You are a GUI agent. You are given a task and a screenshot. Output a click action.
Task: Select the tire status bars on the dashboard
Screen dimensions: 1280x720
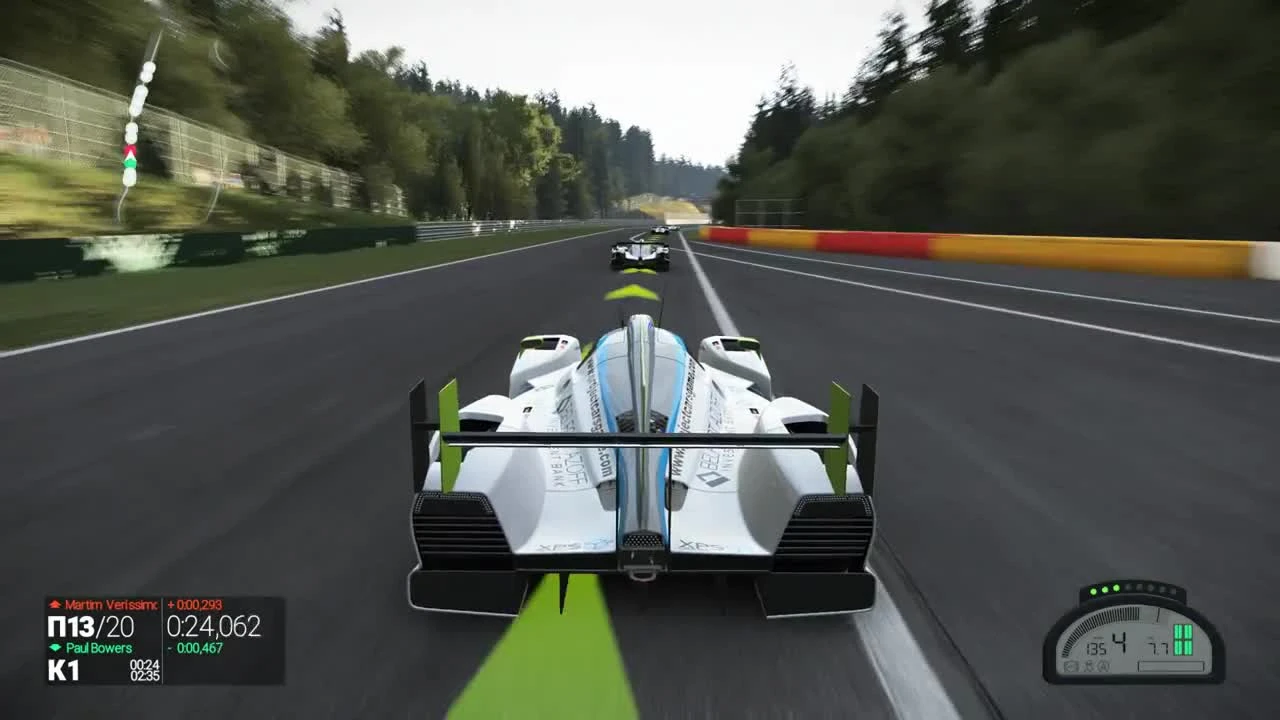(1183, 640)
